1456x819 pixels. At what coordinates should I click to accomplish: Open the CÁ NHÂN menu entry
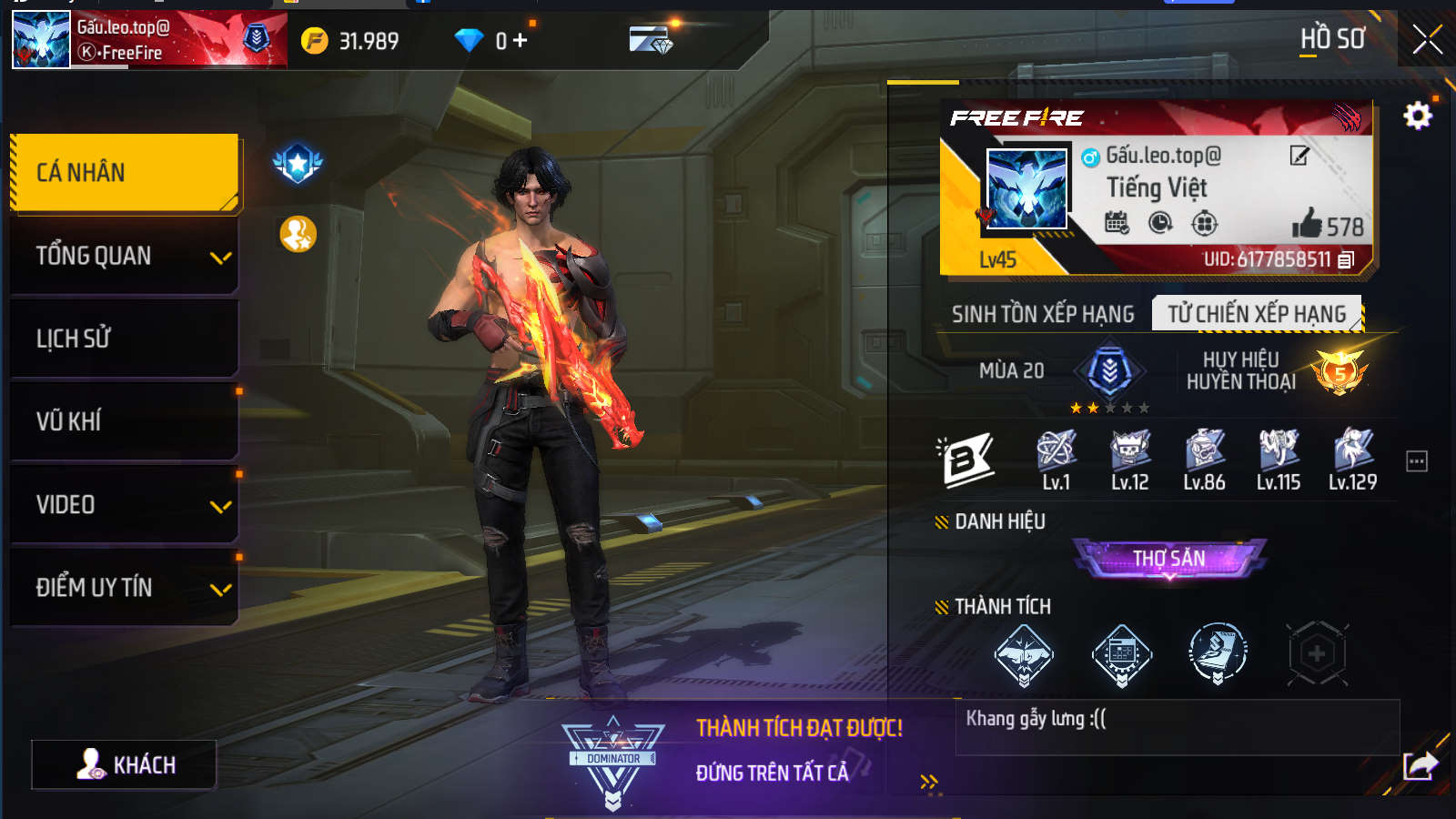(x=125, y=173)
